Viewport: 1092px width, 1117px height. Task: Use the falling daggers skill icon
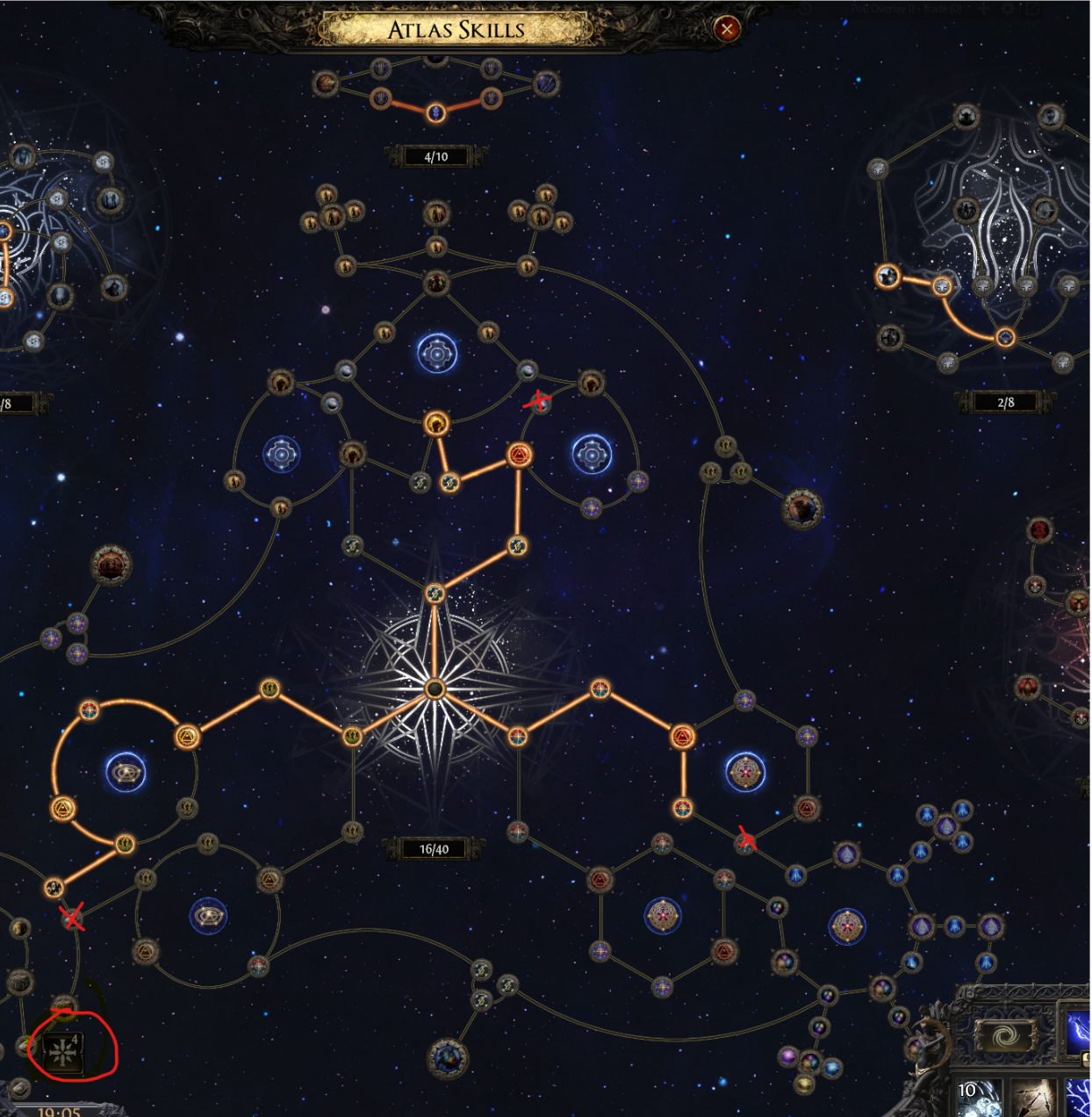(x=1035, y=1099)
